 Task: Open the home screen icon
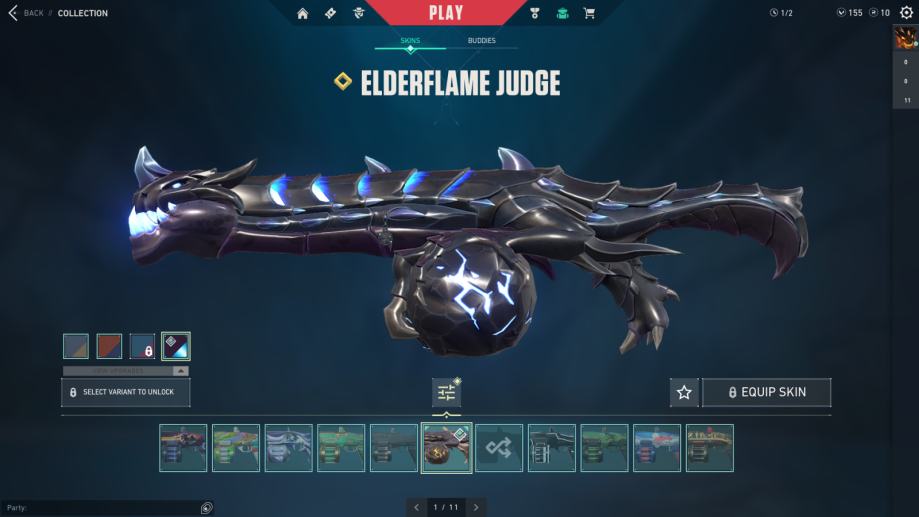point(303,13)
